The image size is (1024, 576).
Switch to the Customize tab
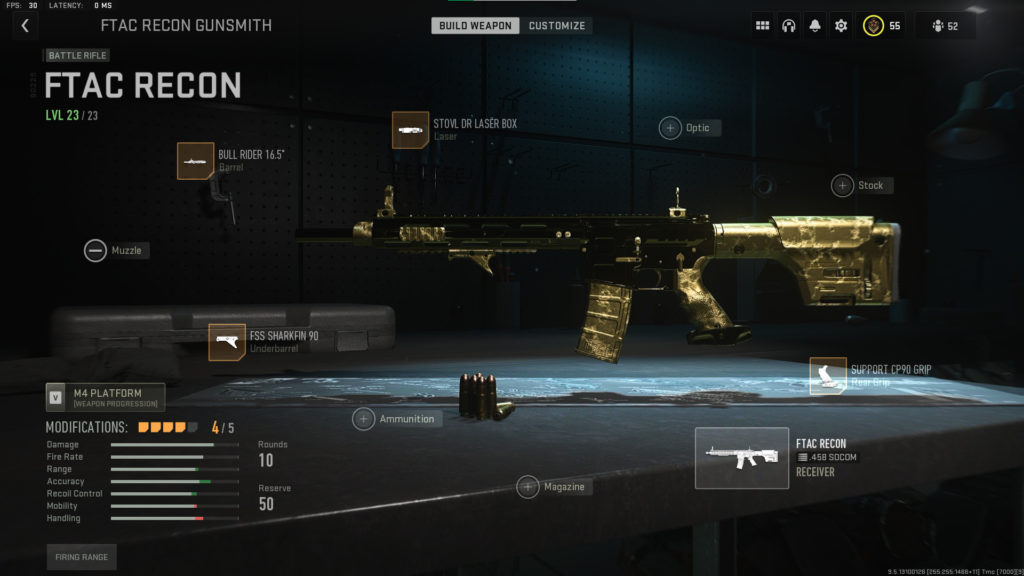(x=556, y=25)
